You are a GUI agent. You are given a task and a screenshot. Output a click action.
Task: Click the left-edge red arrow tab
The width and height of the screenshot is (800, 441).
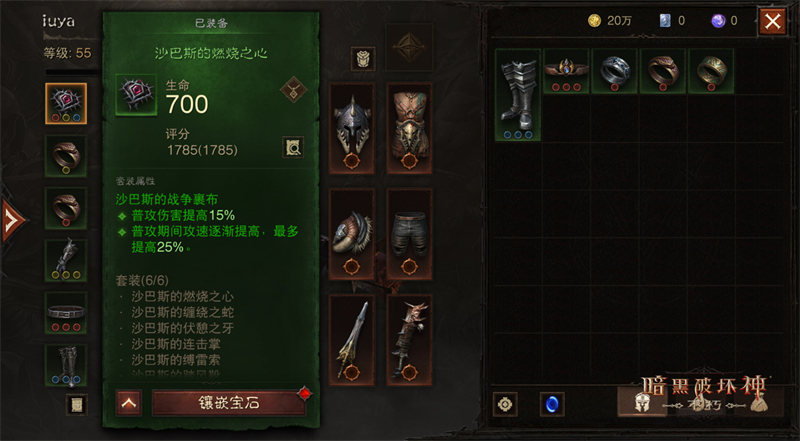coord(10,219)
